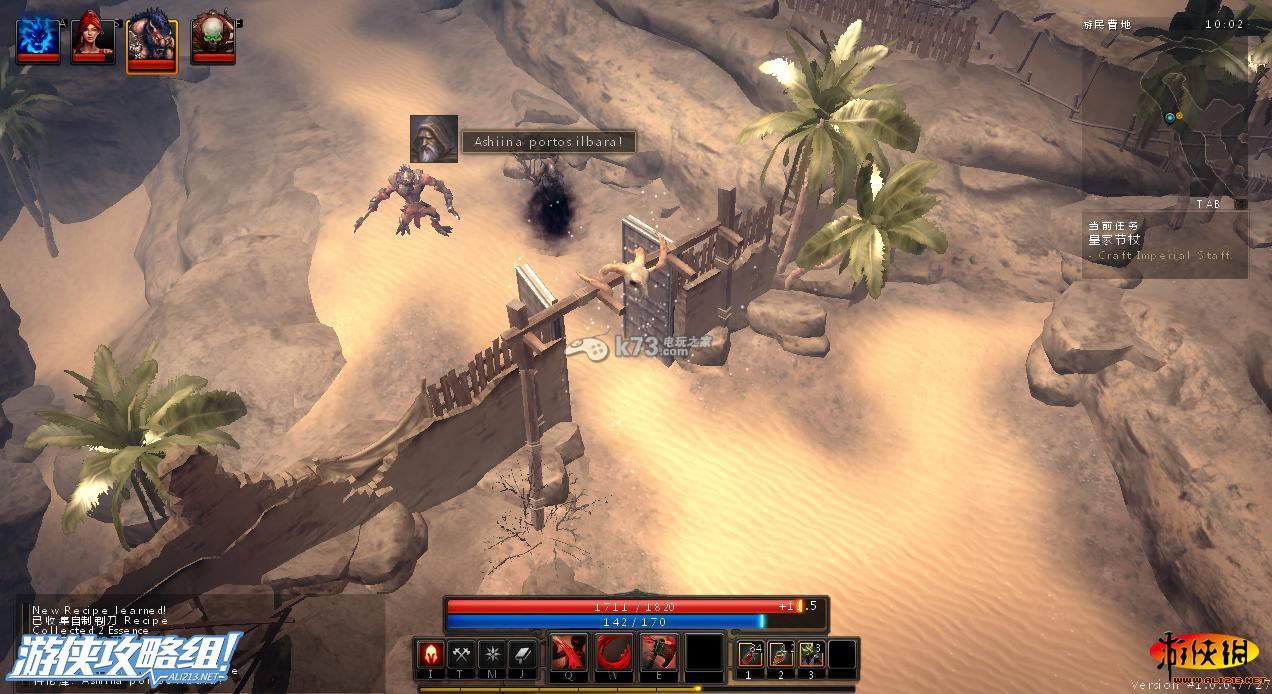Open the crossed axes menu button
The width and height of the screenshot is (1272, 694).
(x=461, y=654)
